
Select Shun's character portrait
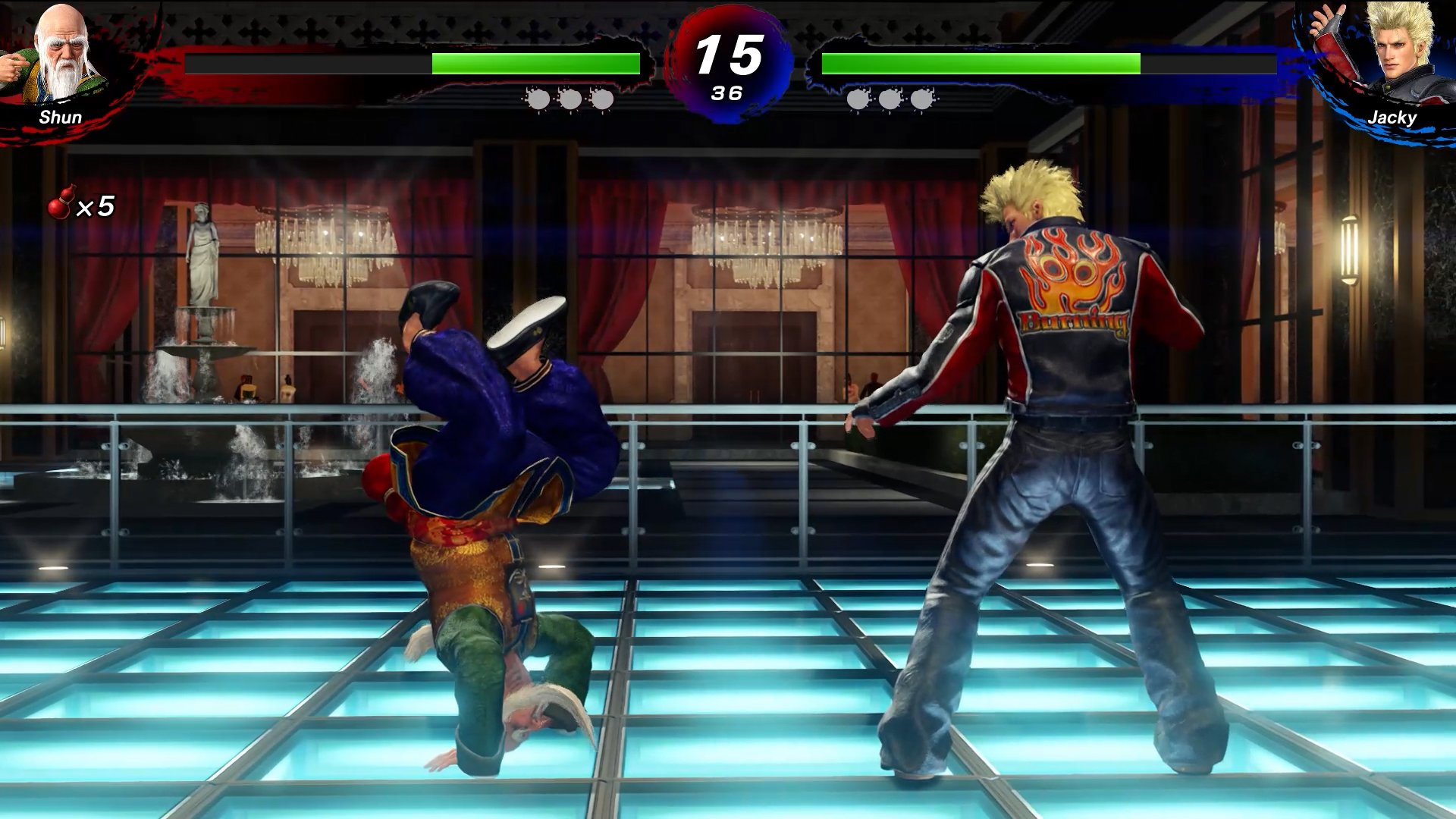(61, 55)
